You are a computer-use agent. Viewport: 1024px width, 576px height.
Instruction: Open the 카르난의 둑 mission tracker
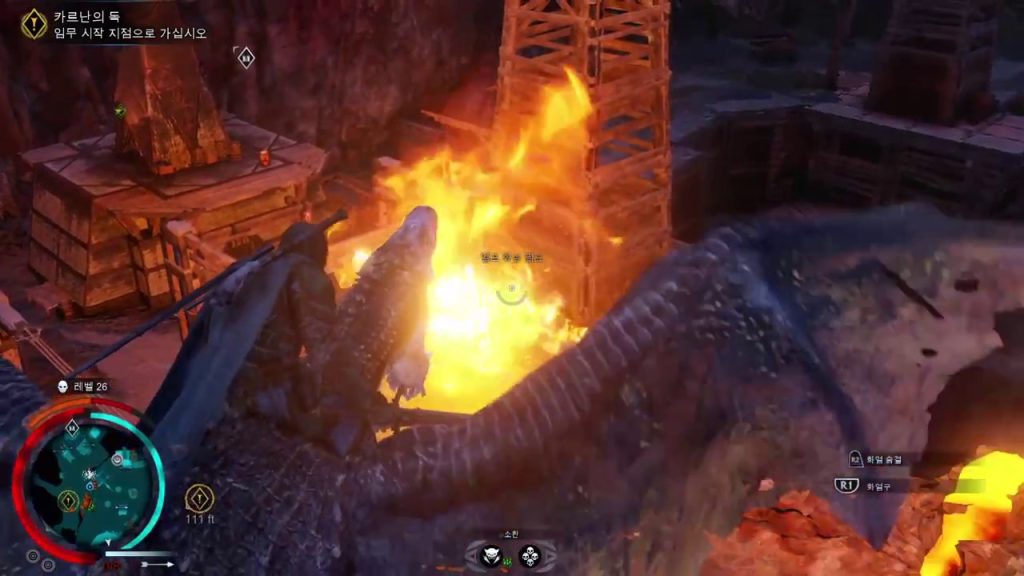[34, 22]
